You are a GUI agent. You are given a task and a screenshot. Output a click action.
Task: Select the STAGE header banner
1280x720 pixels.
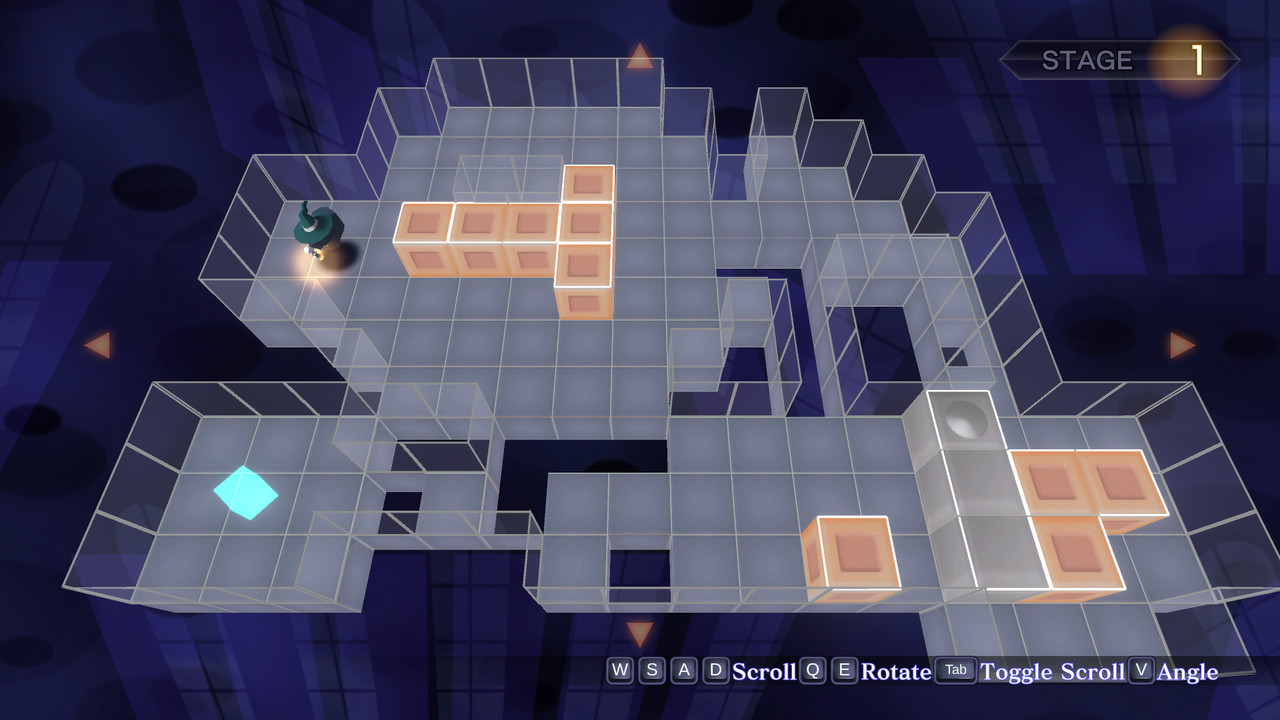(x=1087, y=59)
